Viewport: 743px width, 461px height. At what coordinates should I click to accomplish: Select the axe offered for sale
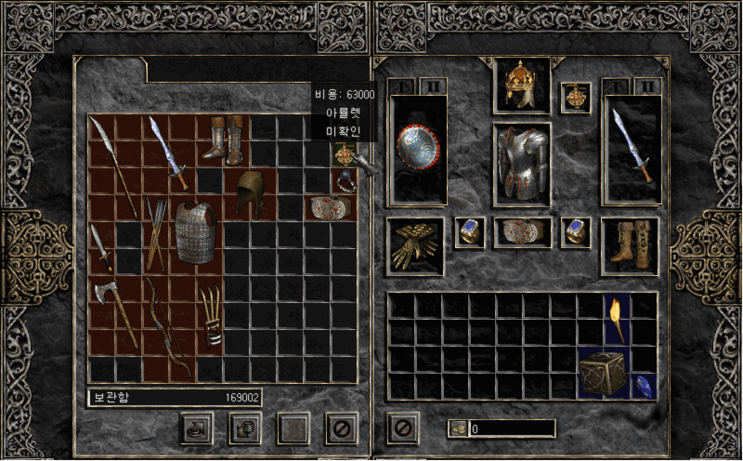tap(105, 303)
